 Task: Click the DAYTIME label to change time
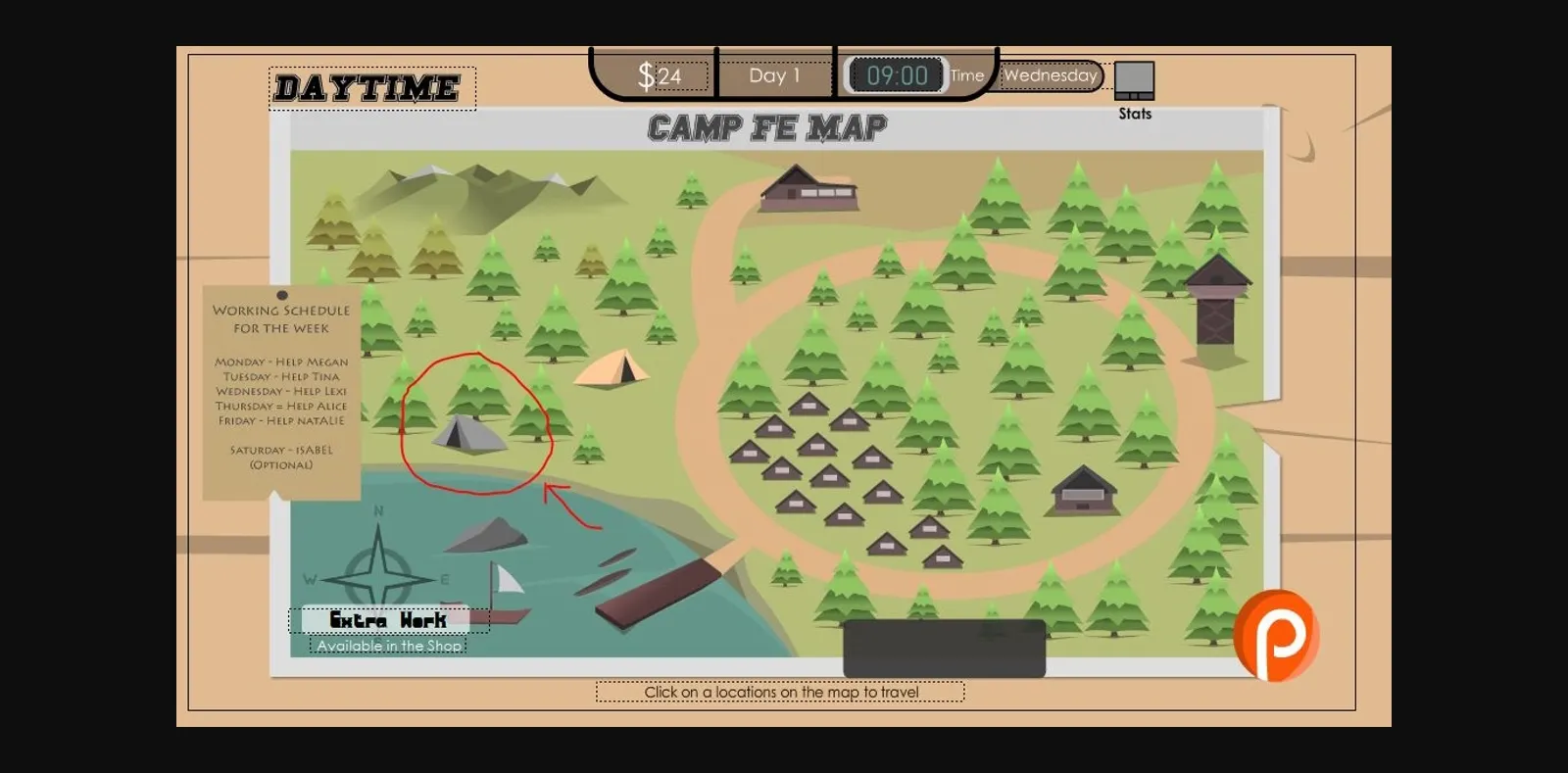[x=367, y=87]
